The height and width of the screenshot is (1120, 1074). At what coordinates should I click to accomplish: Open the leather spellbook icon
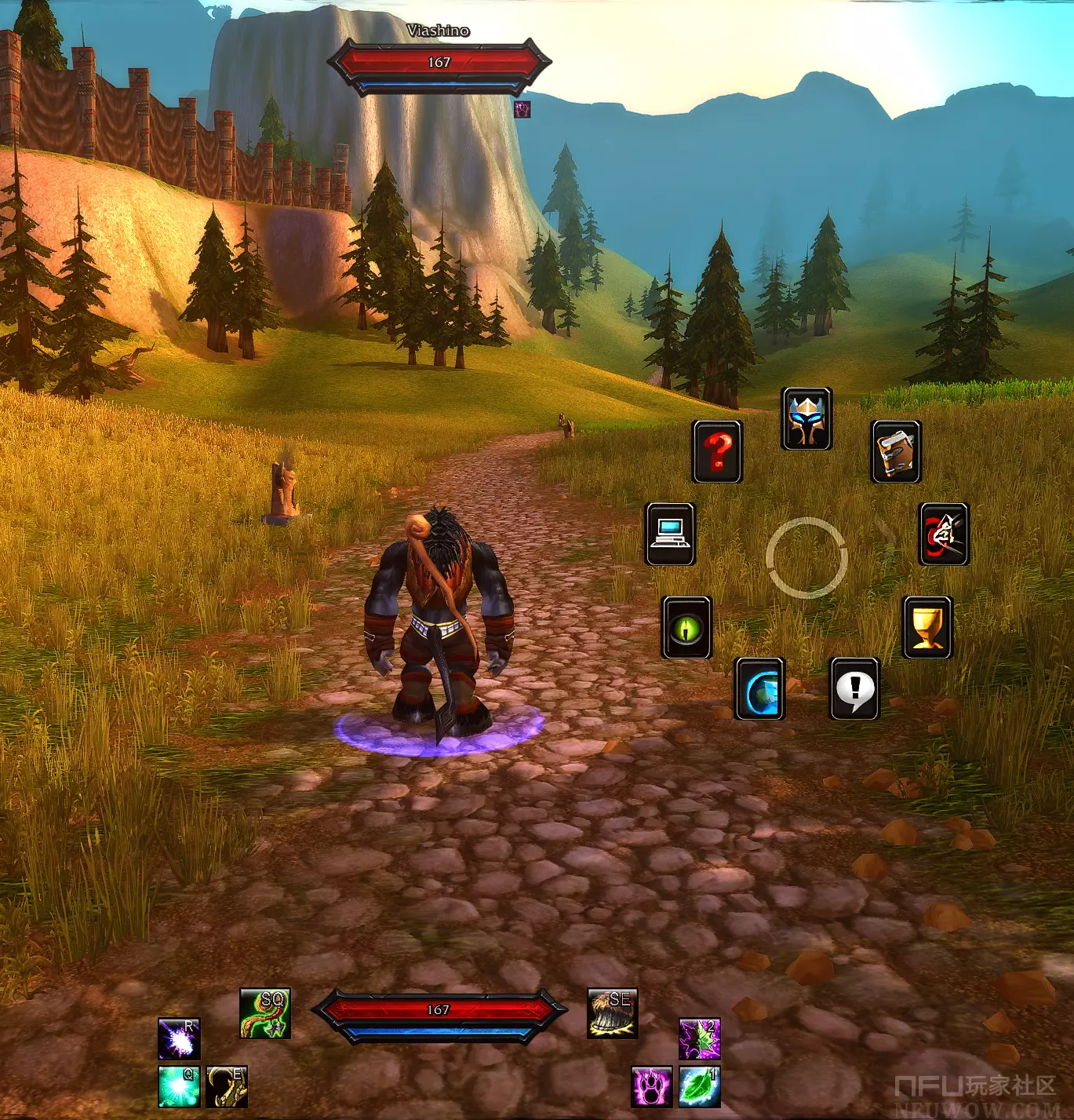pyautogui.click(x=896, y=451)
